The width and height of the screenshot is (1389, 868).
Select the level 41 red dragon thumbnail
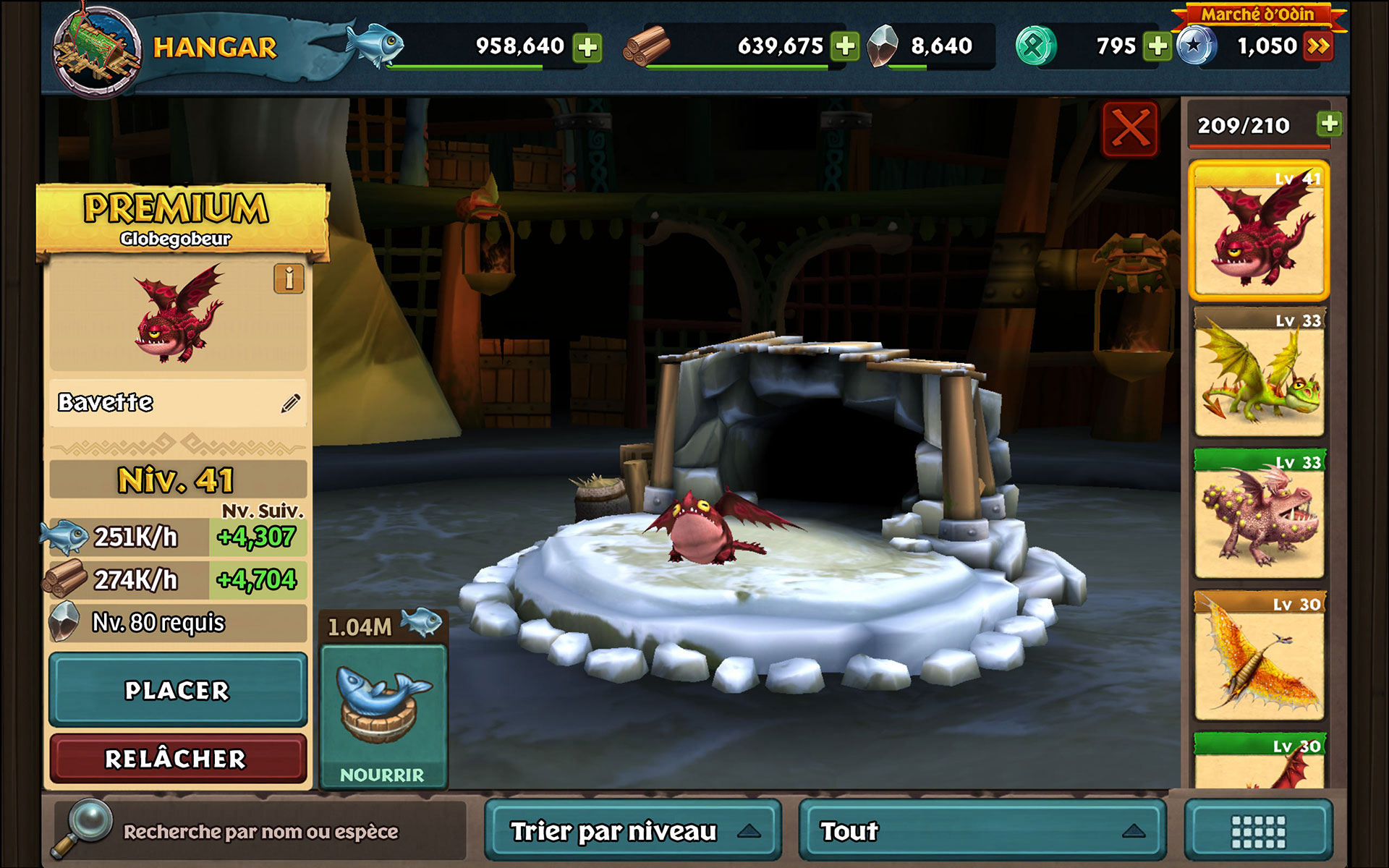tap(1259, 231)
